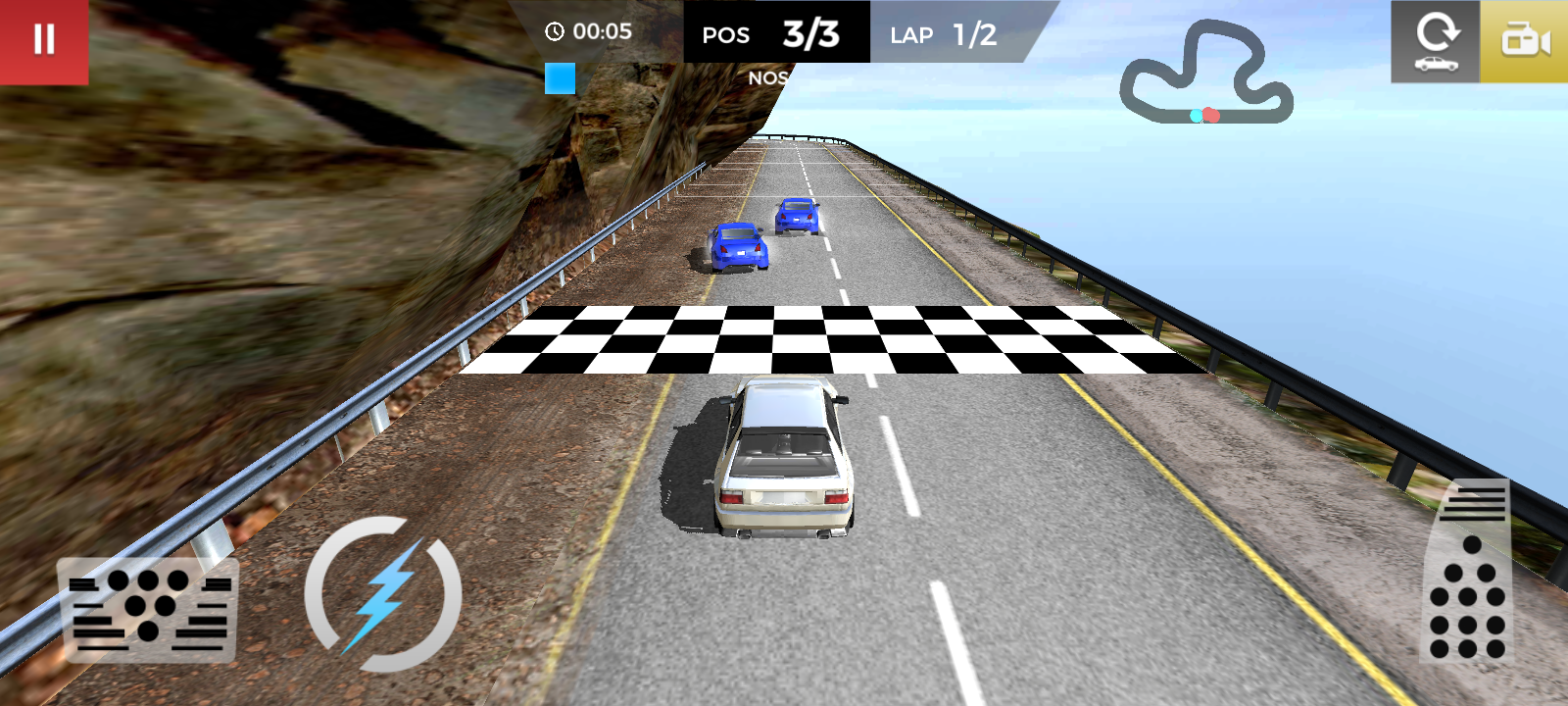Tap the brake pedal
Screen dimensions: 1568x706
click(149, 608)
